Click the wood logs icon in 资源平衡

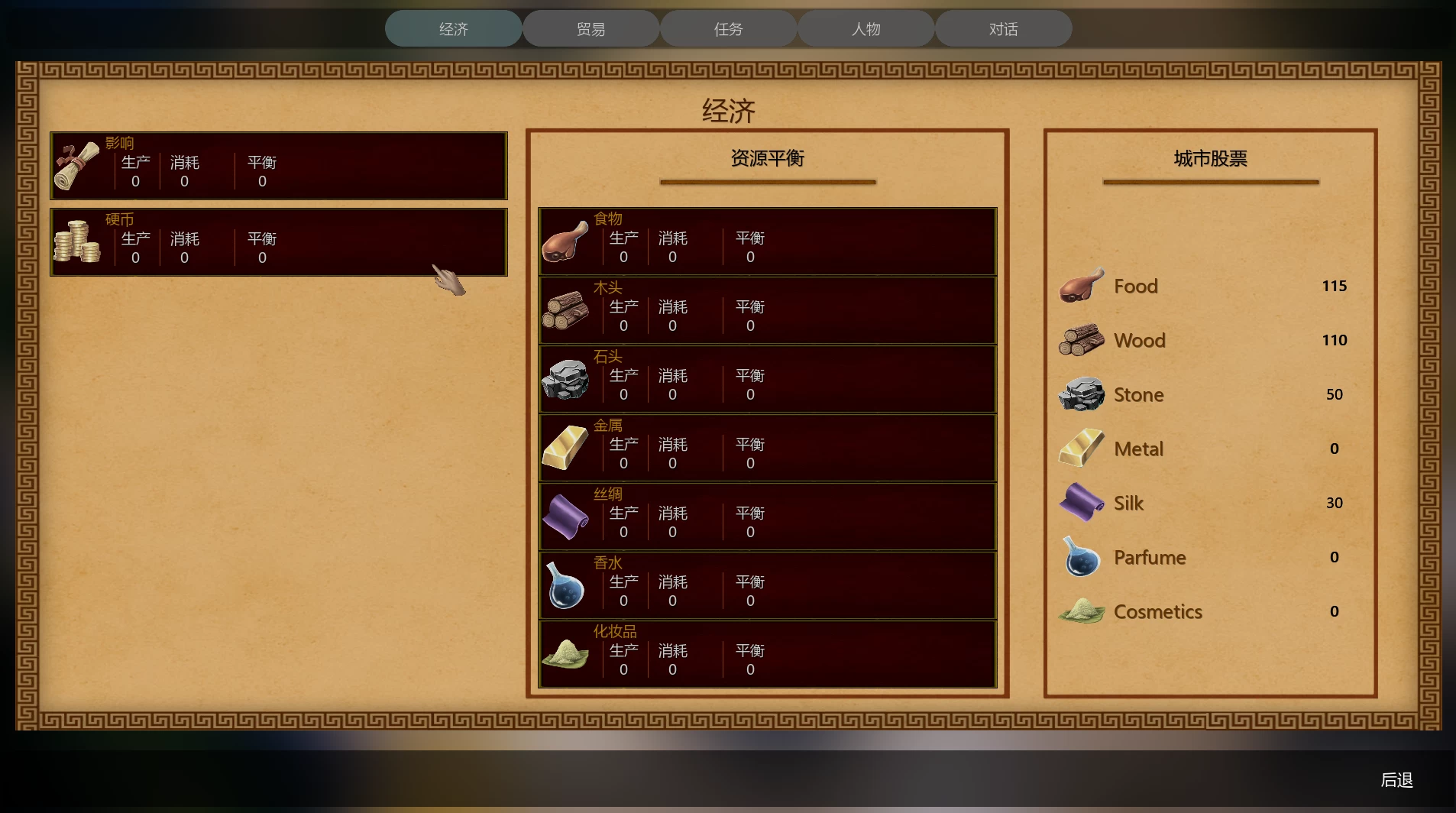tap(565, 310)
